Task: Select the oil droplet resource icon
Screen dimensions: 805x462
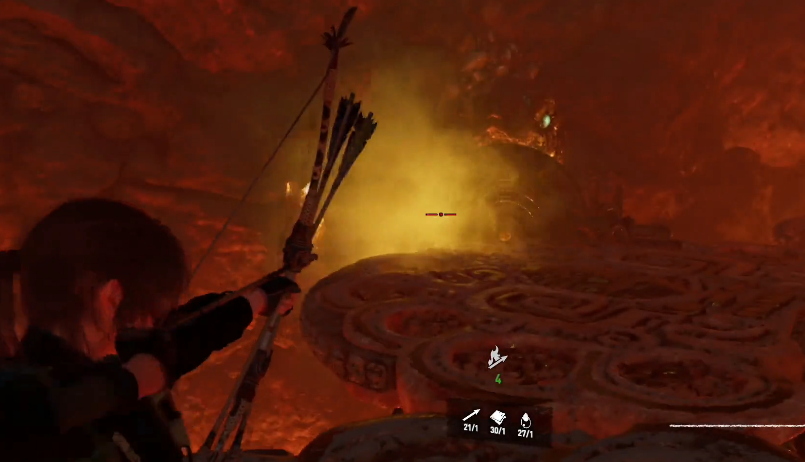Action: click(x=525, y=418)
